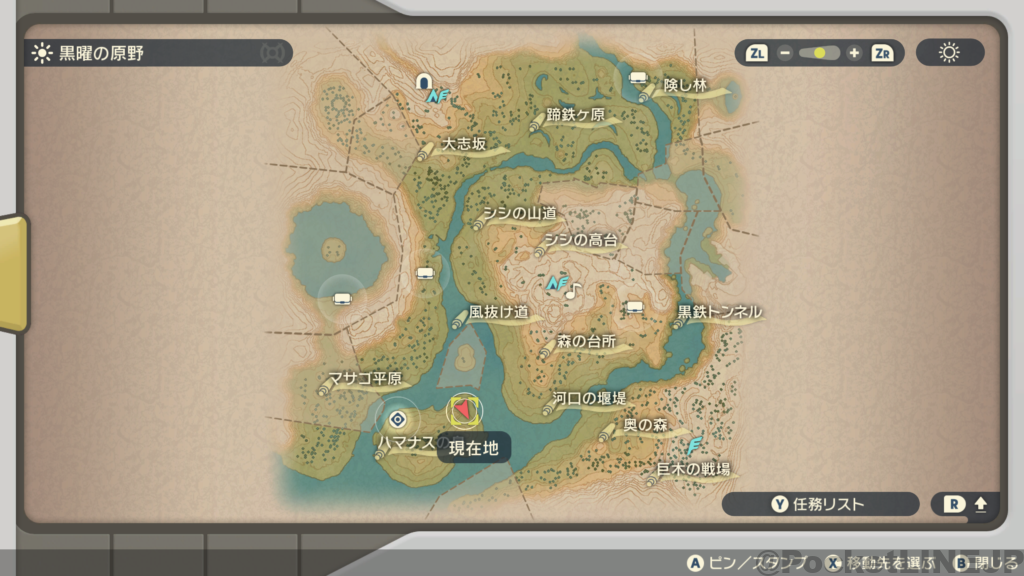The image size is (1024, 576).
Task: Select the camp marker near 険し林
Action: [x=637, y=77]
